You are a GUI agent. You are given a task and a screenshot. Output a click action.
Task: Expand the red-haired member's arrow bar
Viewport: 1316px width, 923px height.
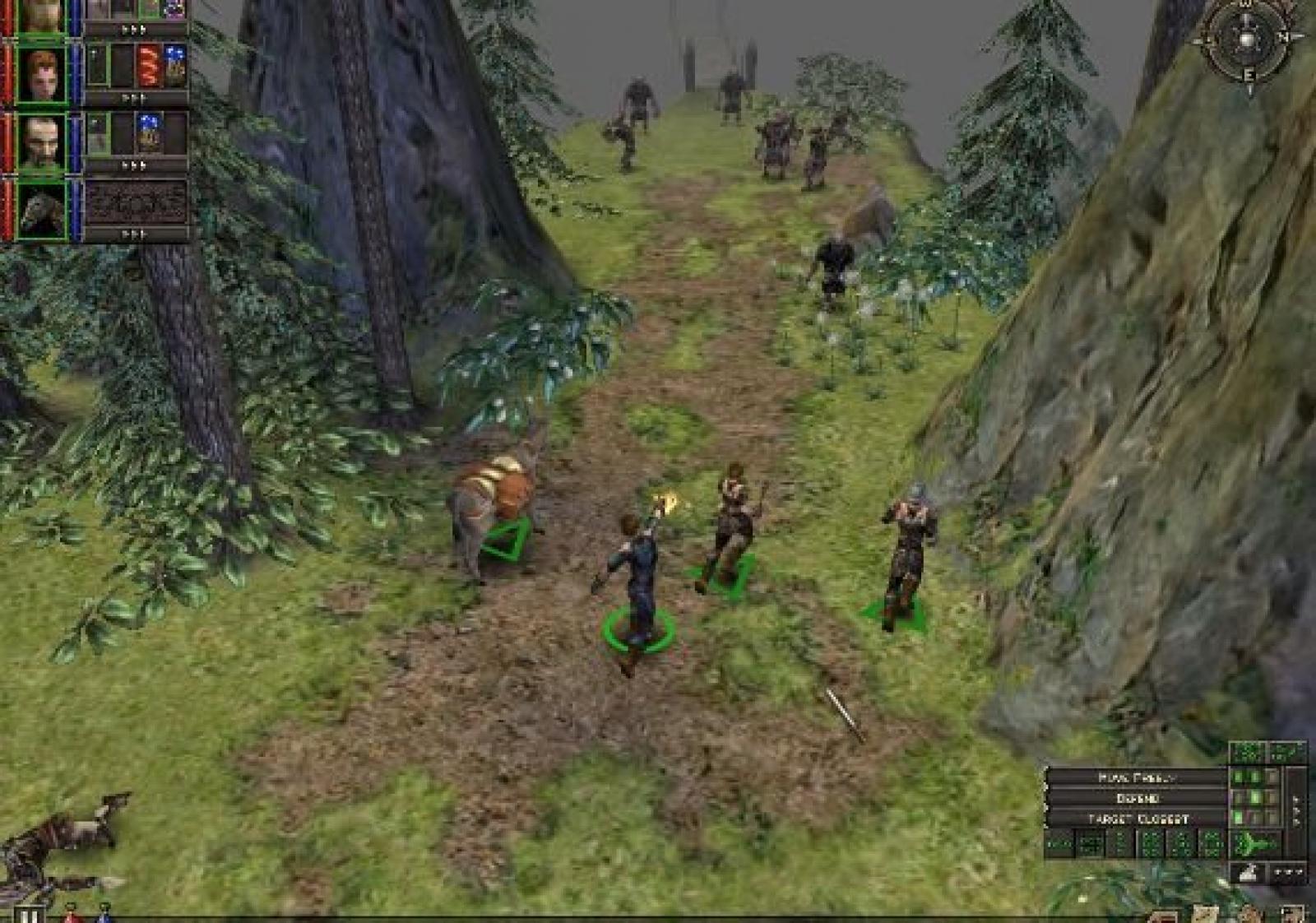[x=134, y=98]
